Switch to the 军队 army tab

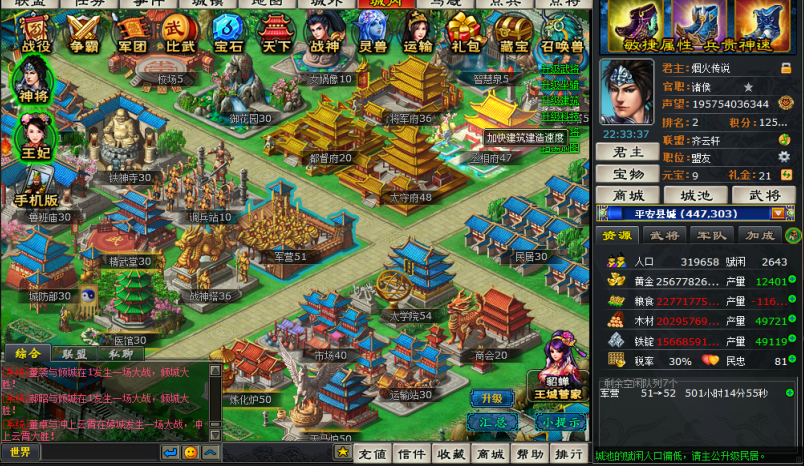(711, 235)
